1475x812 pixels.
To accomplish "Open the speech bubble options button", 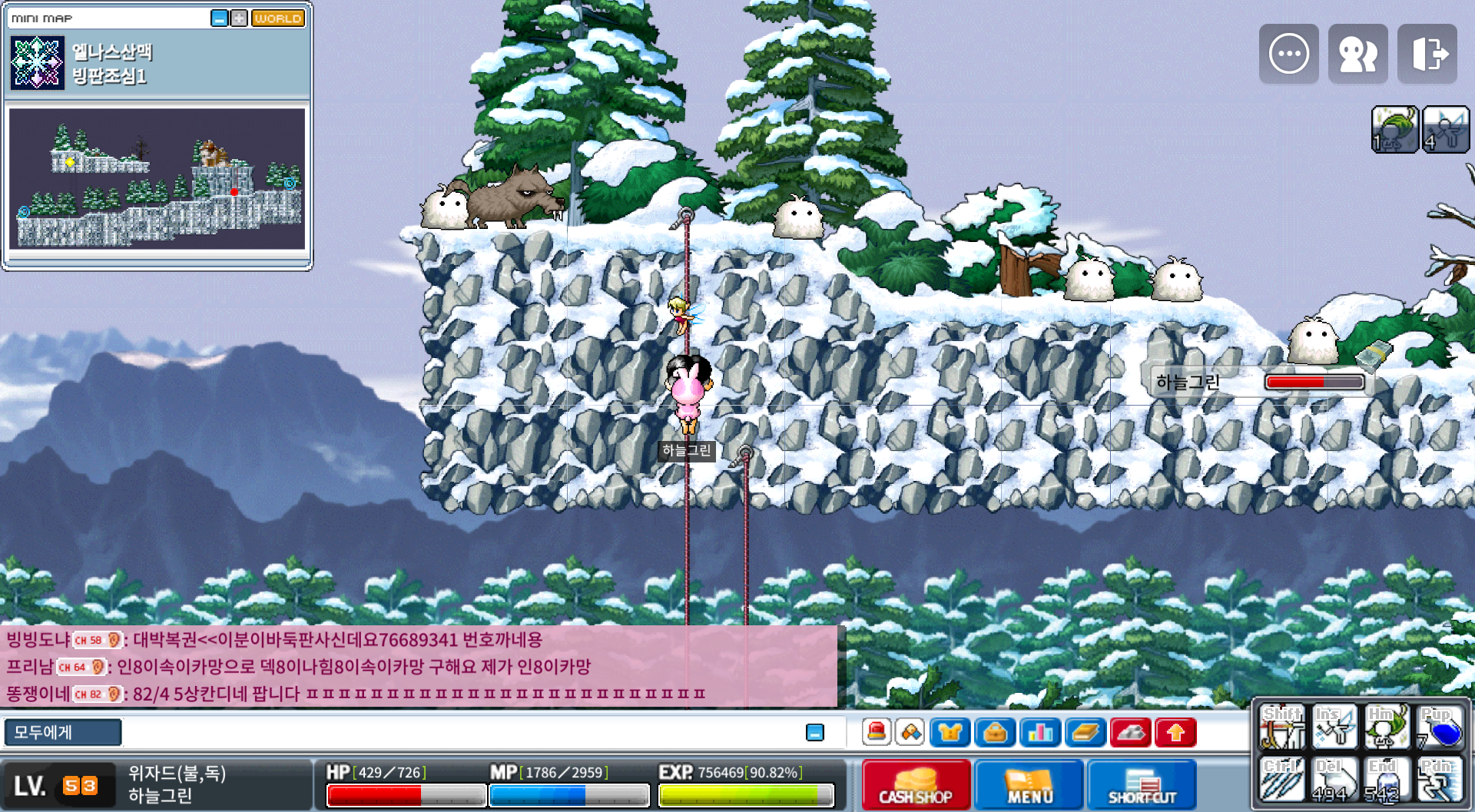I will tap(1288, 54).
